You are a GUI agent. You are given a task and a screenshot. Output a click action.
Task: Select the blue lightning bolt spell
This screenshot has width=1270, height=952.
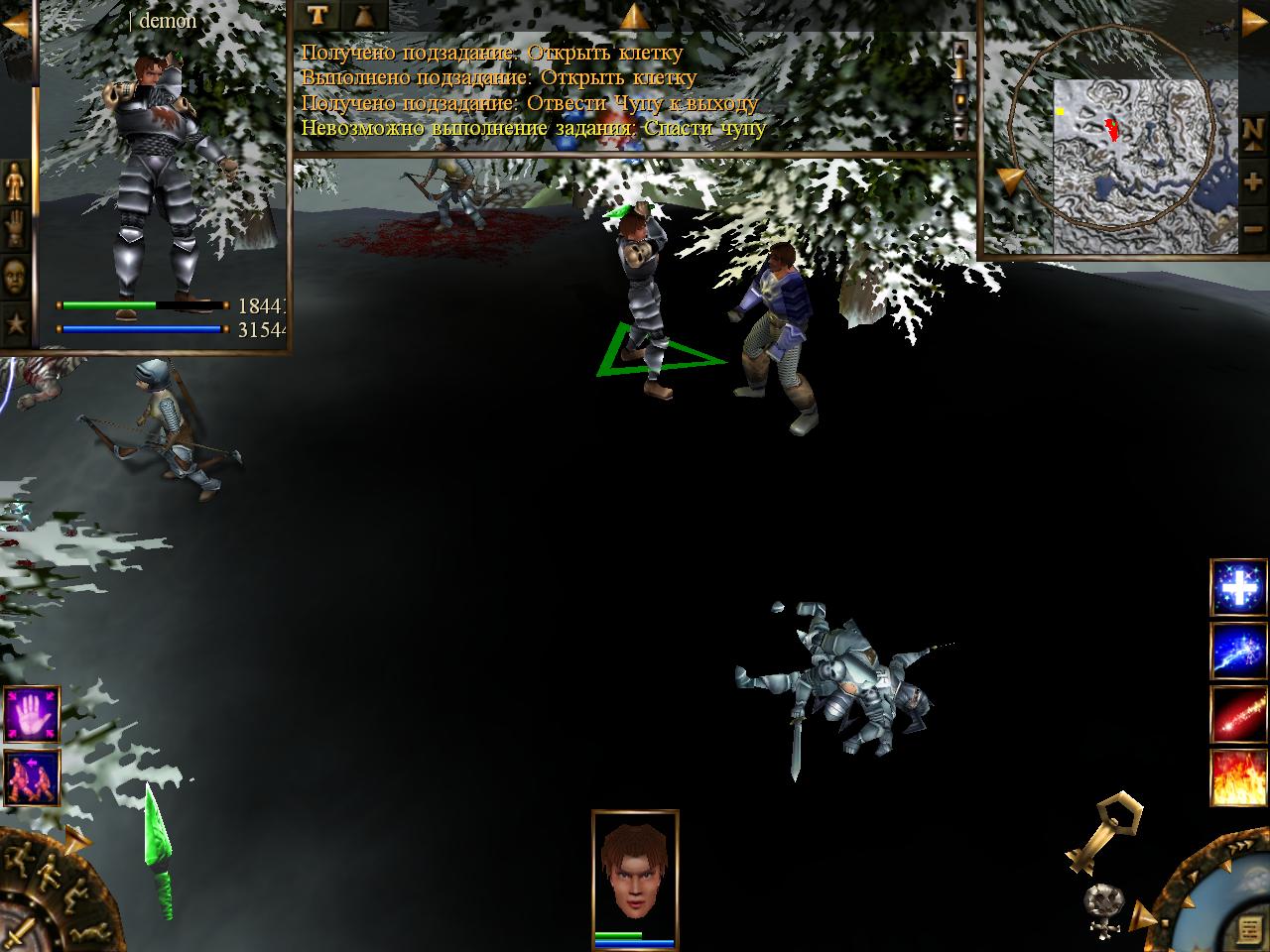pos(1239,651)
